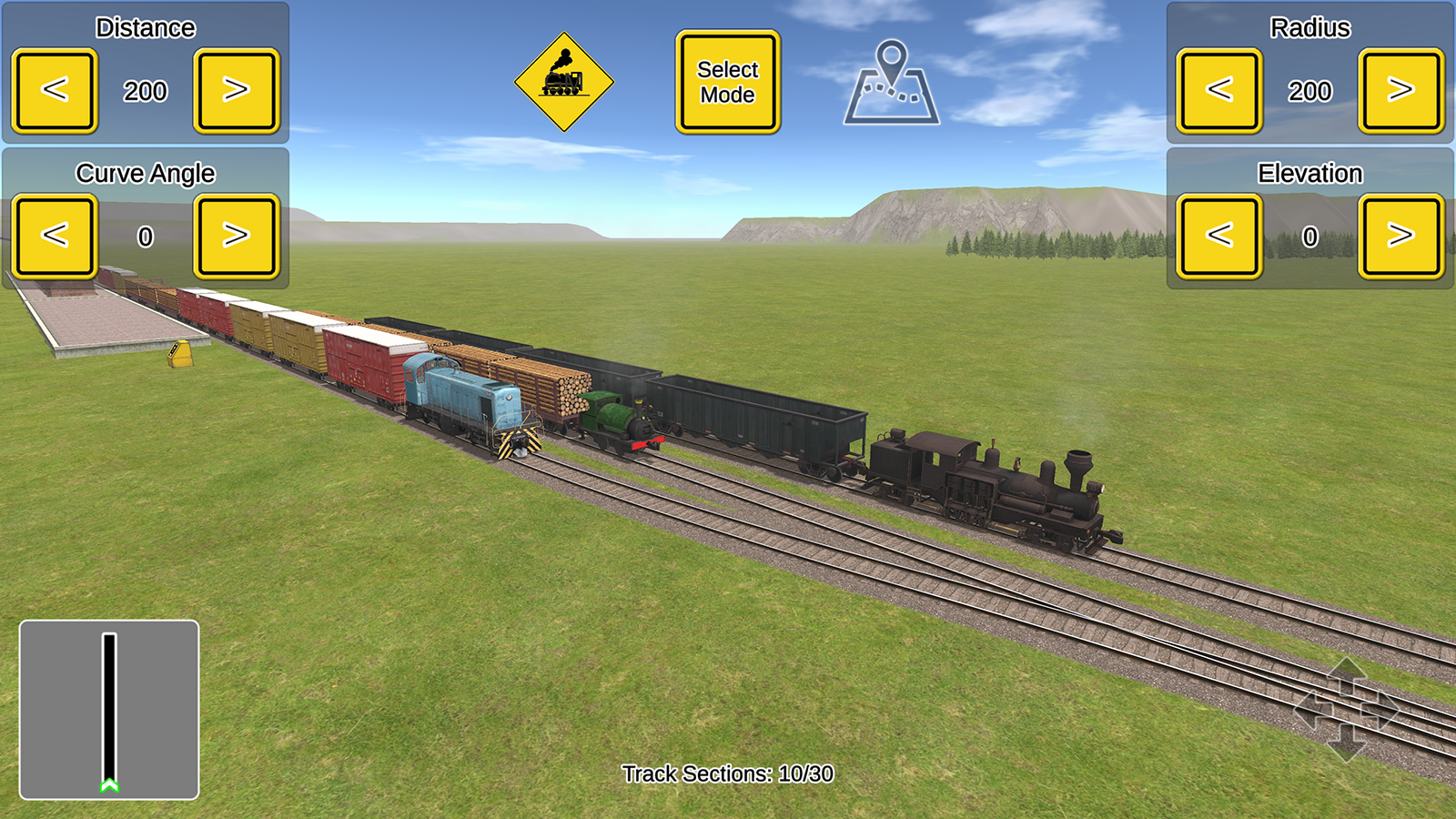This screenshot has height=819, width=1456.
Task: Increase the Curve Angle value
Action: point(235,235)
